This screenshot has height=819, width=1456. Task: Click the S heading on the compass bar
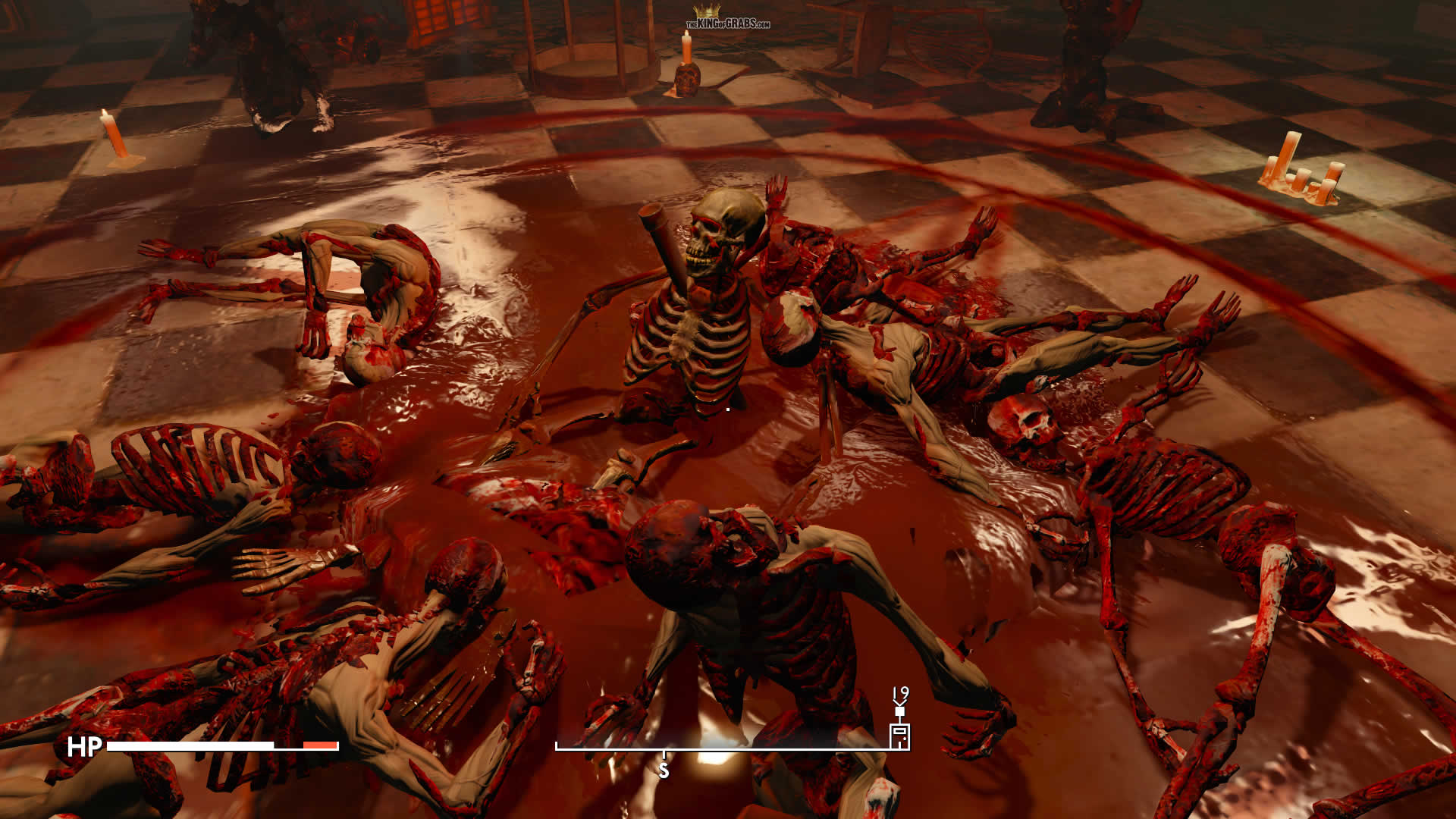tap(664, 770)
